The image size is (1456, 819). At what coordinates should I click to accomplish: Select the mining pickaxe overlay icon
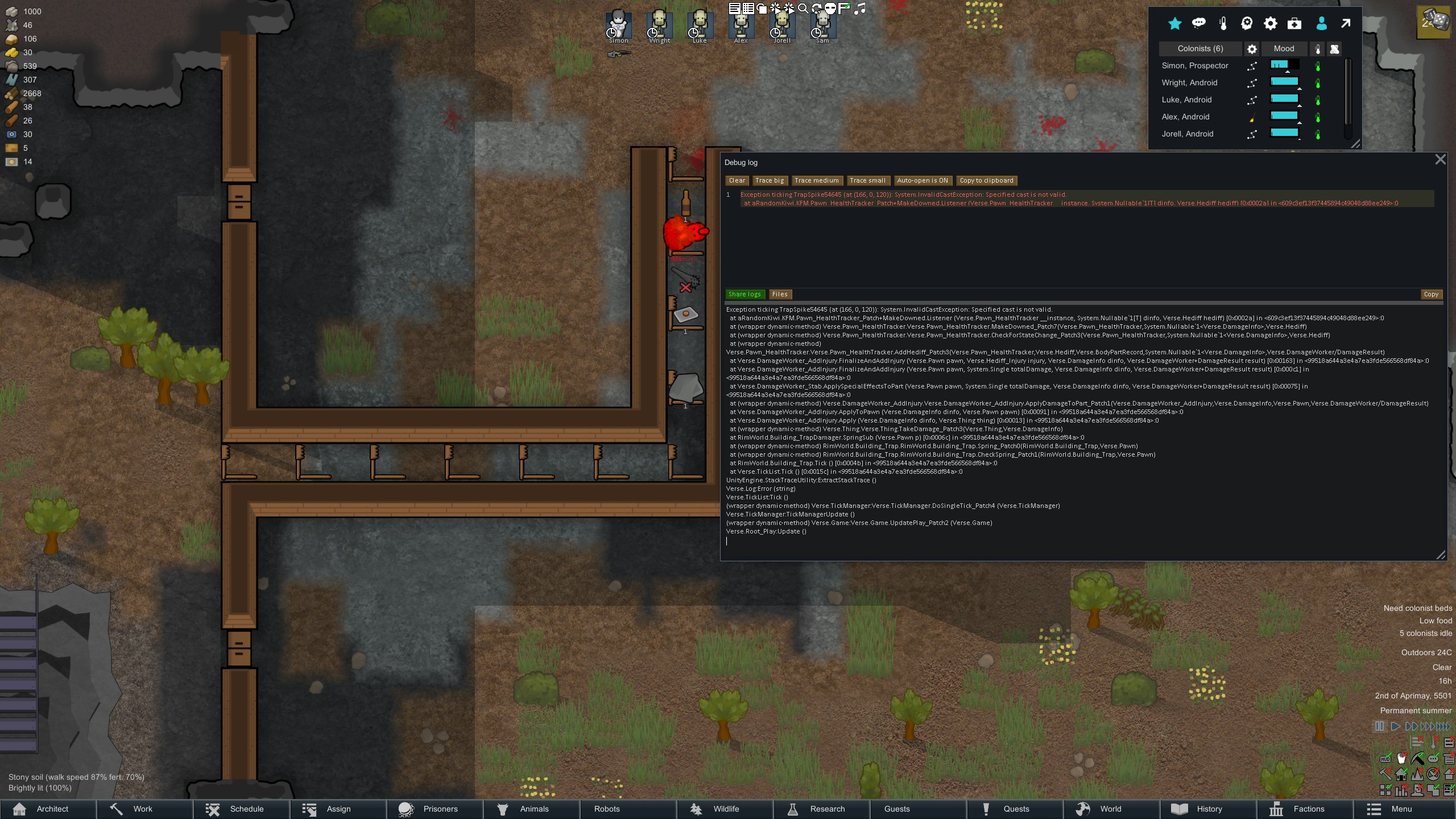coord(1417,758)
